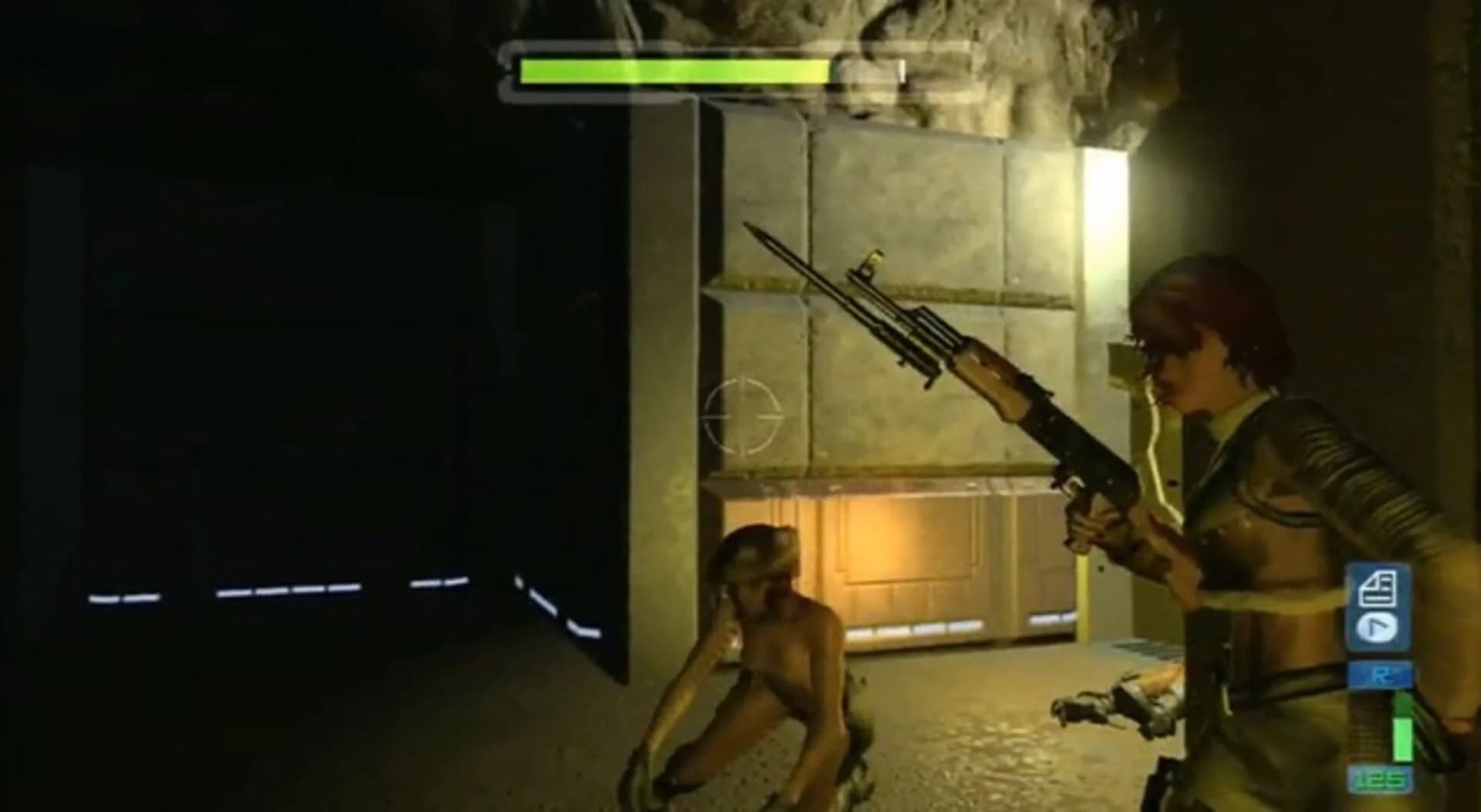Image resolution: width=1481 pixels, height=812 pixels.
Task: Click the top edge of the HUD icon panel
Action: click(x=1378, y=567)
